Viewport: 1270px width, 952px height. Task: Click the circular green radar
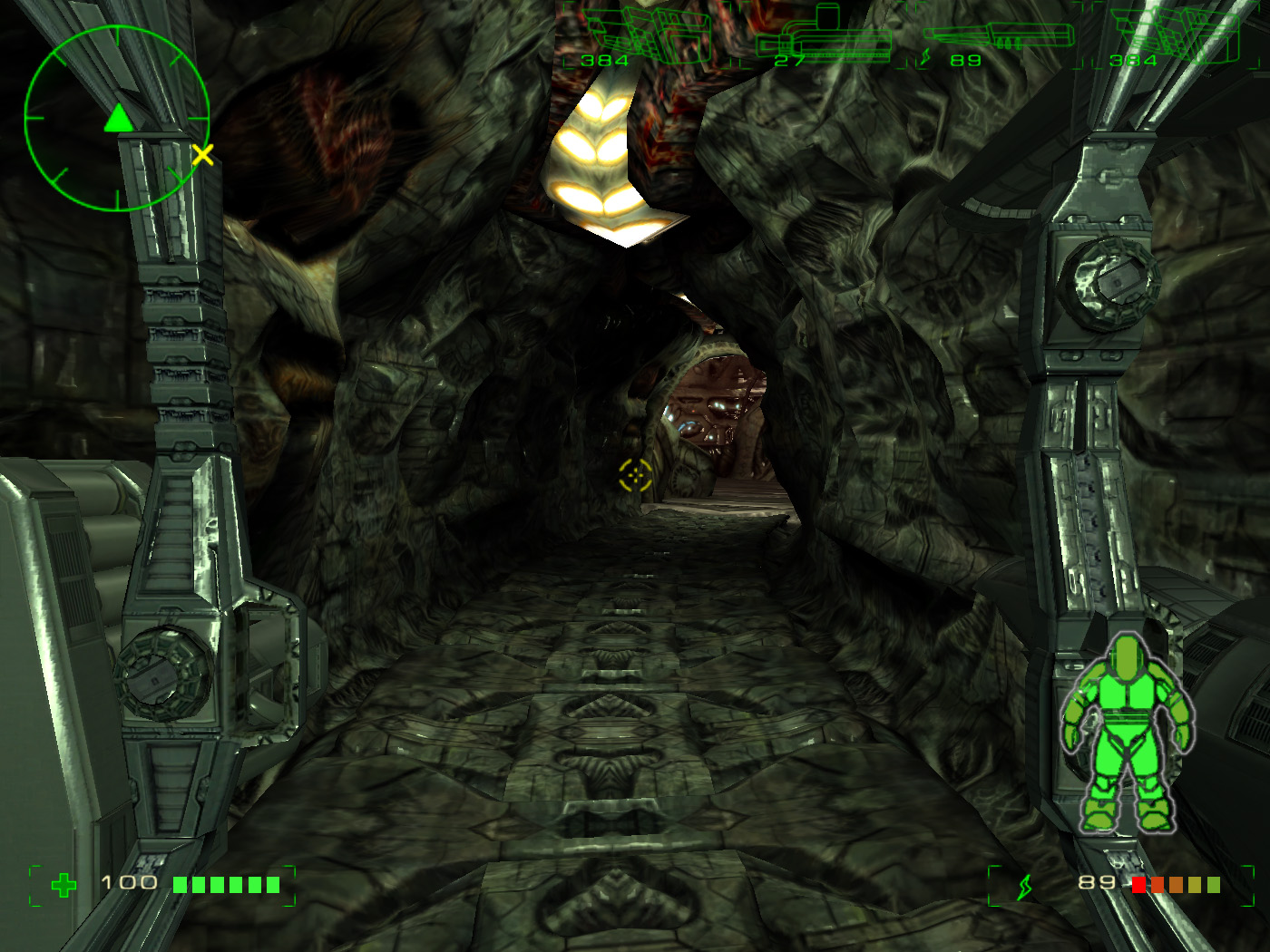117,119
